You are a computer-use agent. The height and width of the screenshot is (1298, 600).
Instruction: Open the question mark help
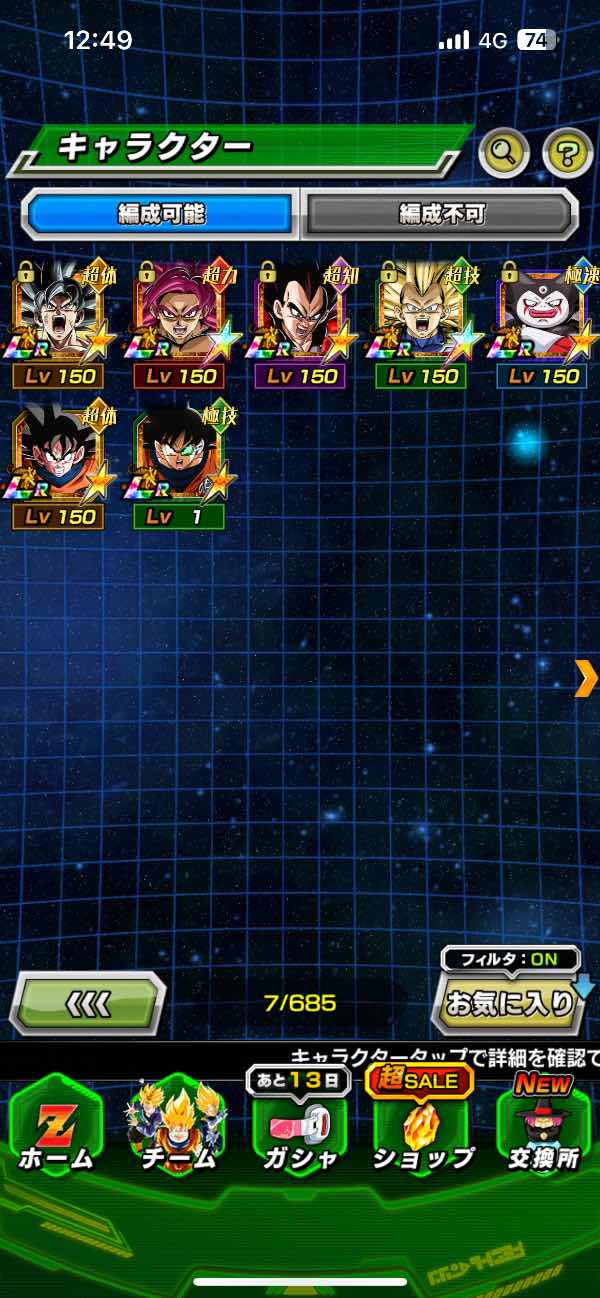[x=567, y=152]
